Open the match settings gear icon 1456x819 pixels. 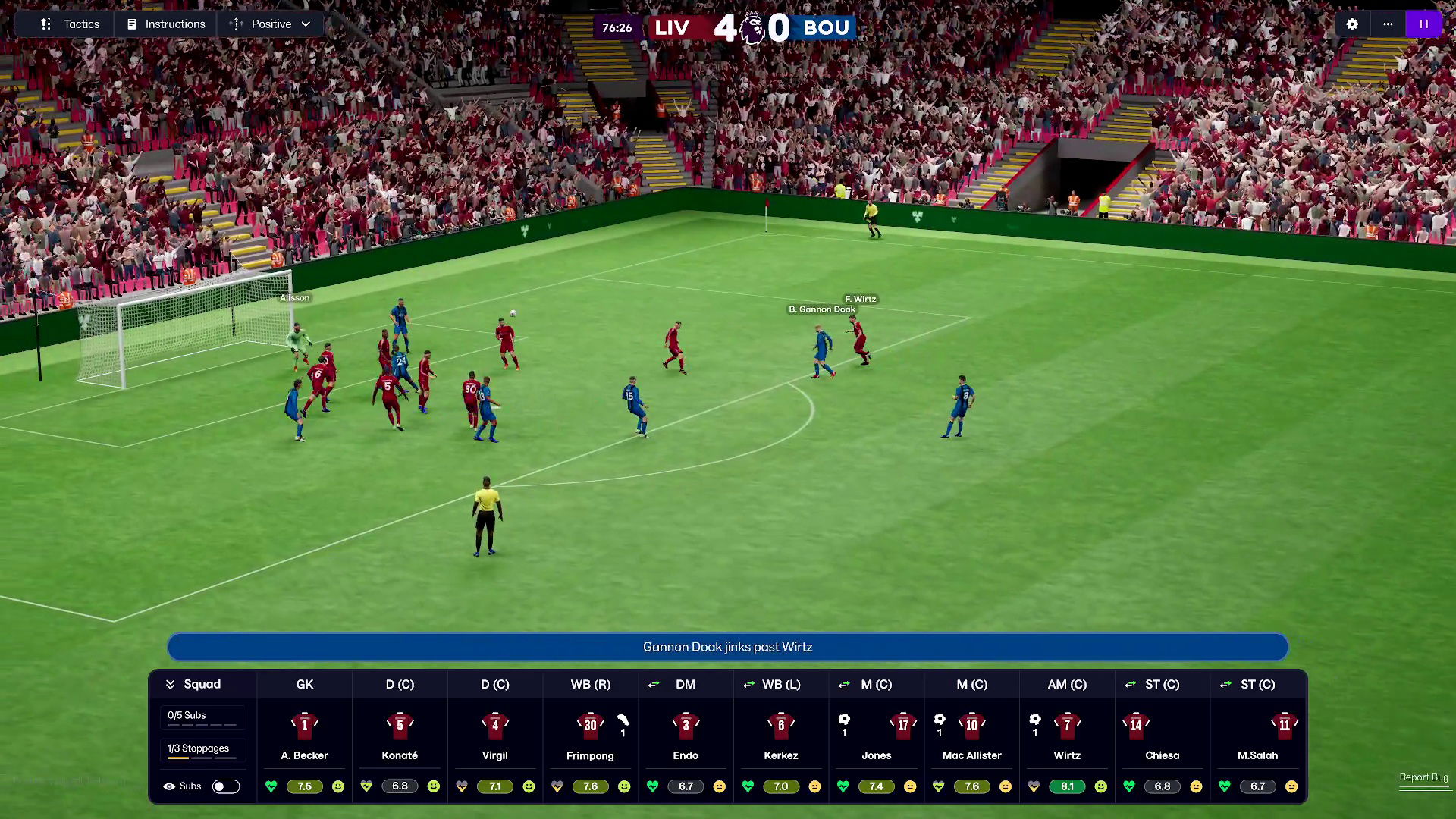[x=1352, y=24]
